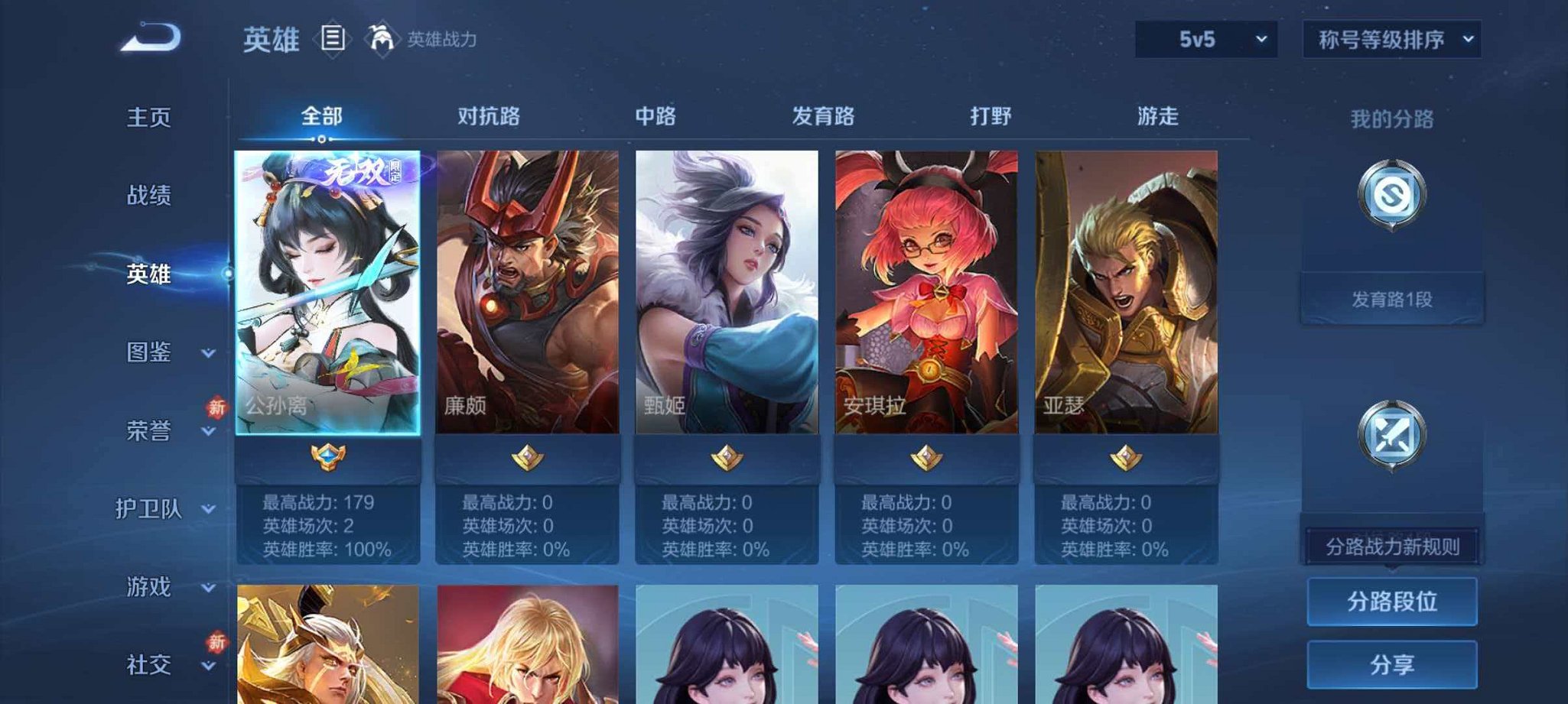Click the game logo icon top-left

150,37
